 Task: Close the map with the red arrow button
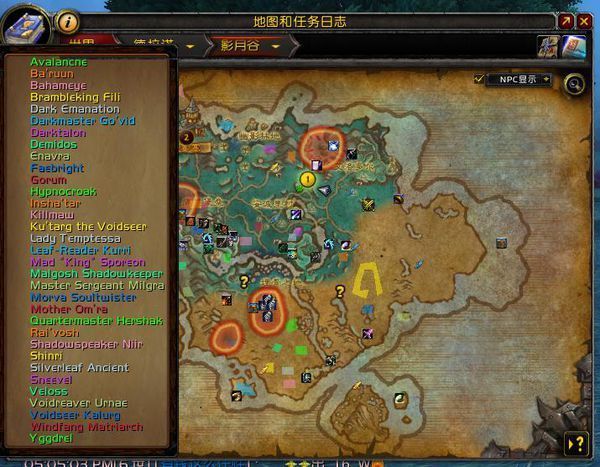point(566,20)
